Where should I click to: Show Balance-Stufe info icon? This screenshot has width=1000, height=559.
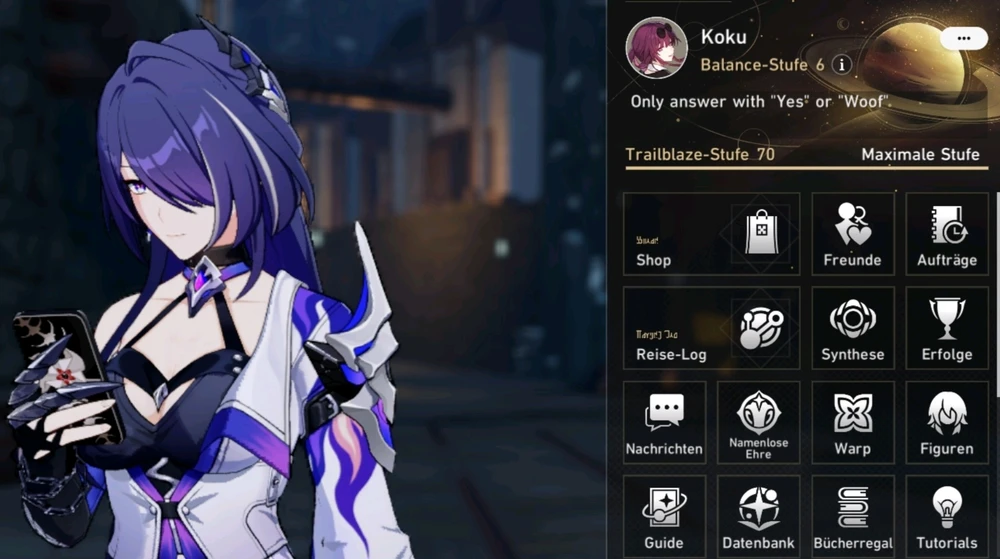pos(842,65)
